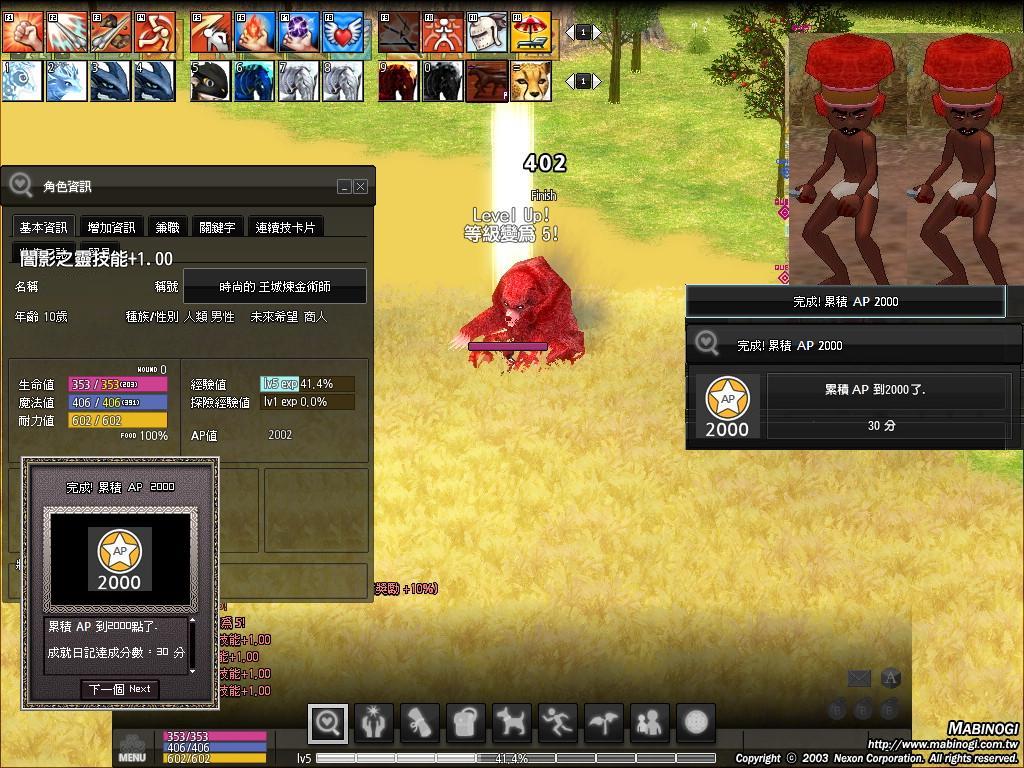Summon the cheetah pet from the hotbar
Viewport: 1024px width, 768px height.
tap(531, 81)
